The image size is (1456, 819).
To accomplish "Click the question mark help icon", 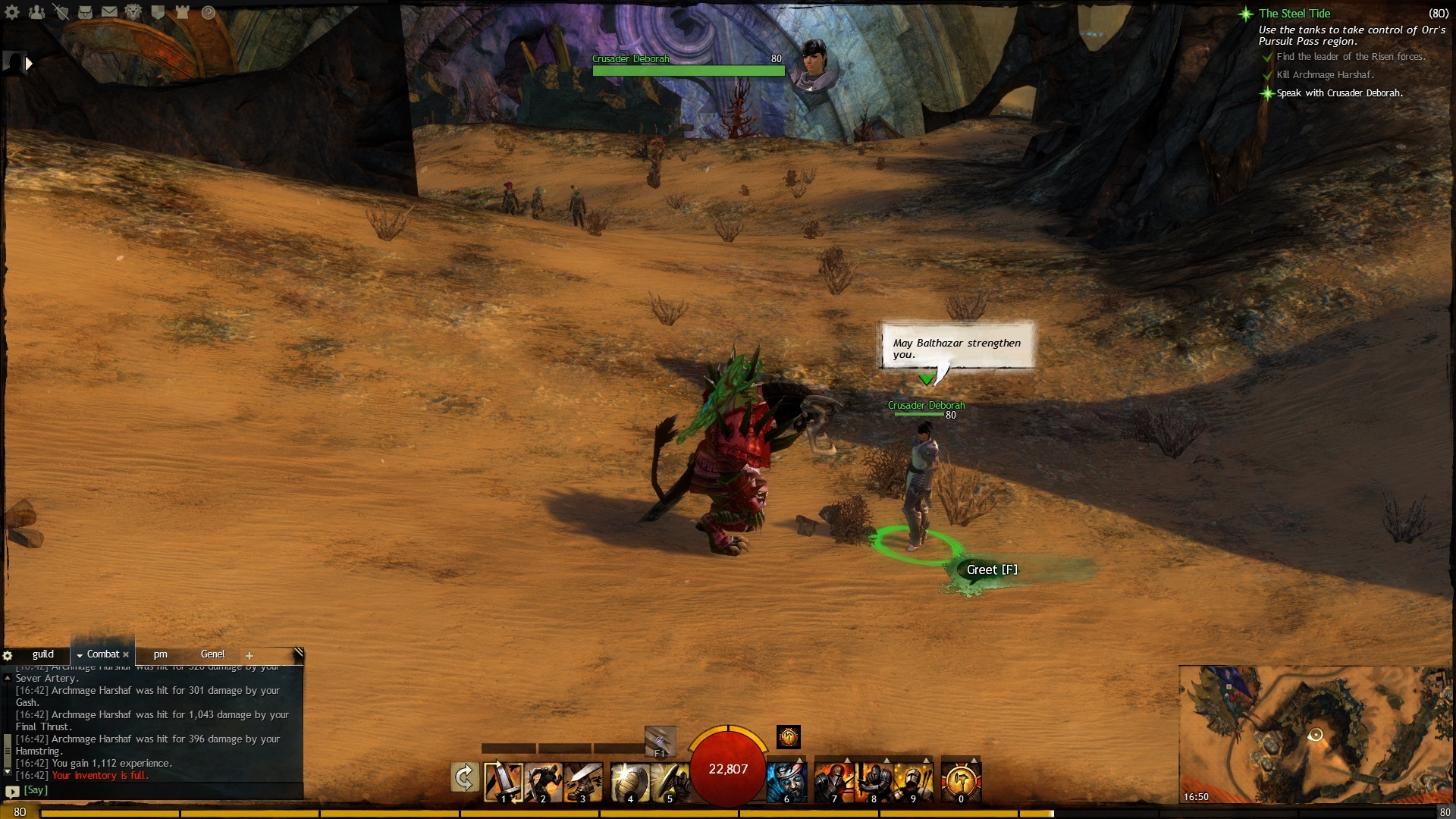I will tap(209, 12).
